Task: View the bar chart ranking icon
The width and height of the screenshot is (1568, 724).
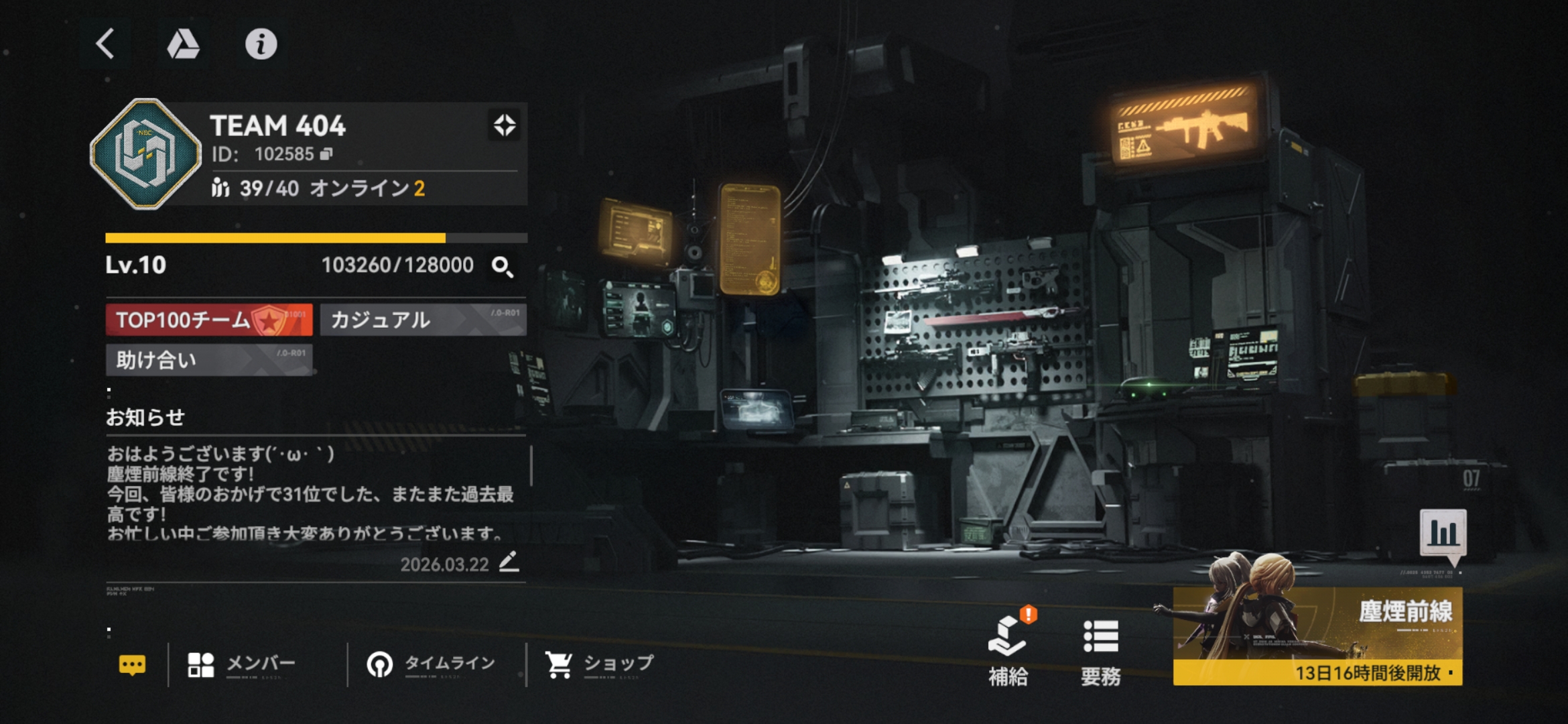Action: tap(1443, 533)
